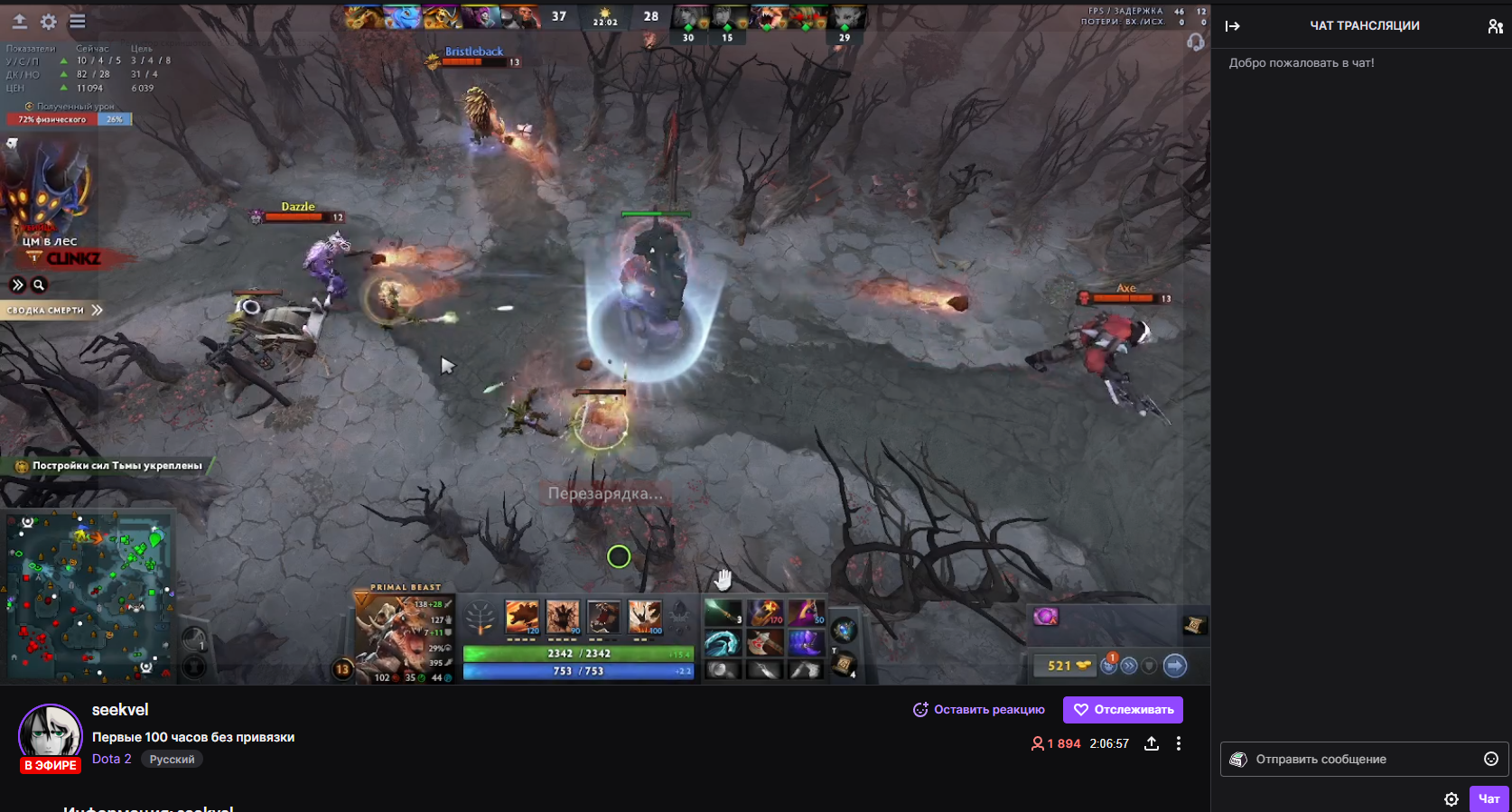1512x812 pixels.
Task: Use the Town Portal Scroll slot
Action: pos(844,666)
